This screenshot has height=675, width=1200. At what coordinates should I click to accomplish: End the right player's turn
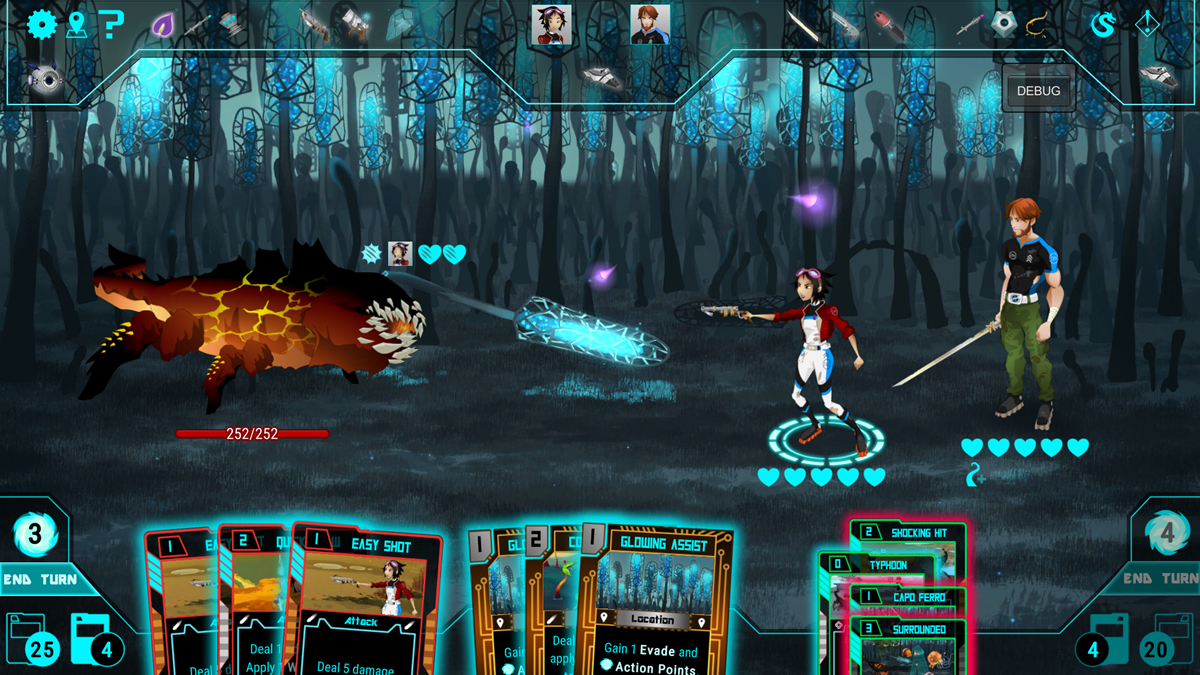pos(1160,578)
